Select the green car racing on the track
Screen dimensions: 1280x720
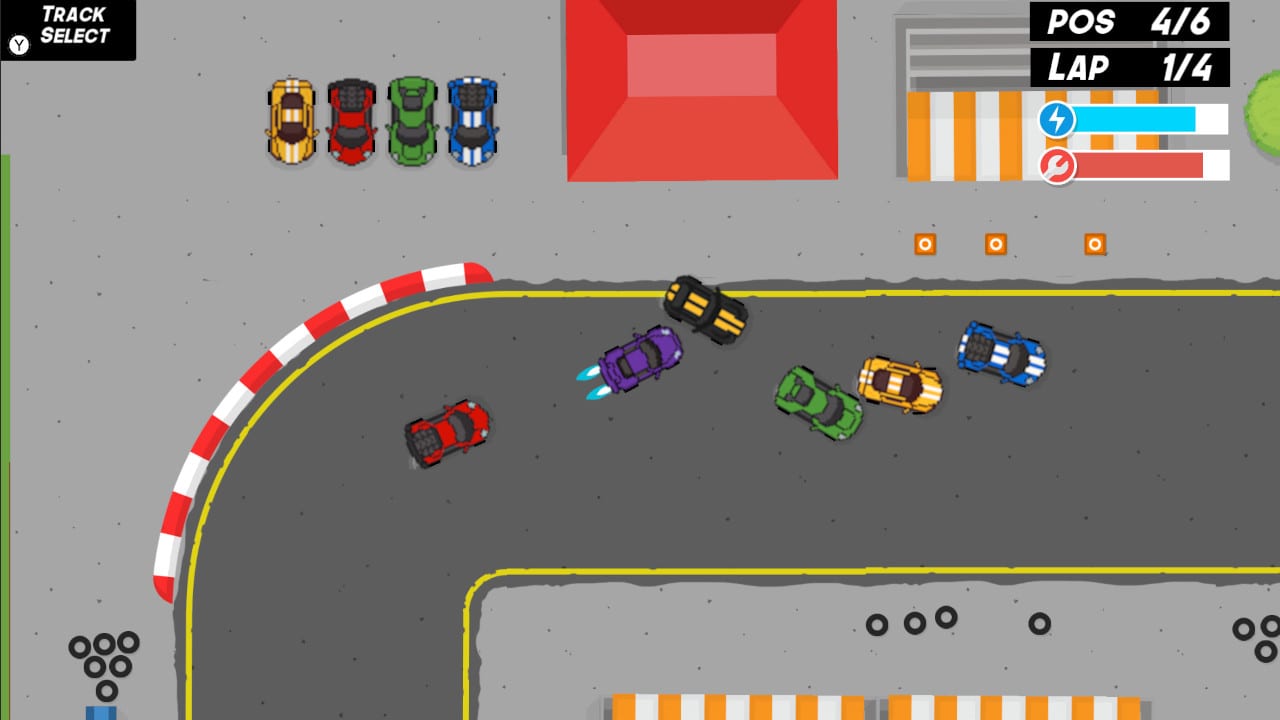[x=817, y=400]
